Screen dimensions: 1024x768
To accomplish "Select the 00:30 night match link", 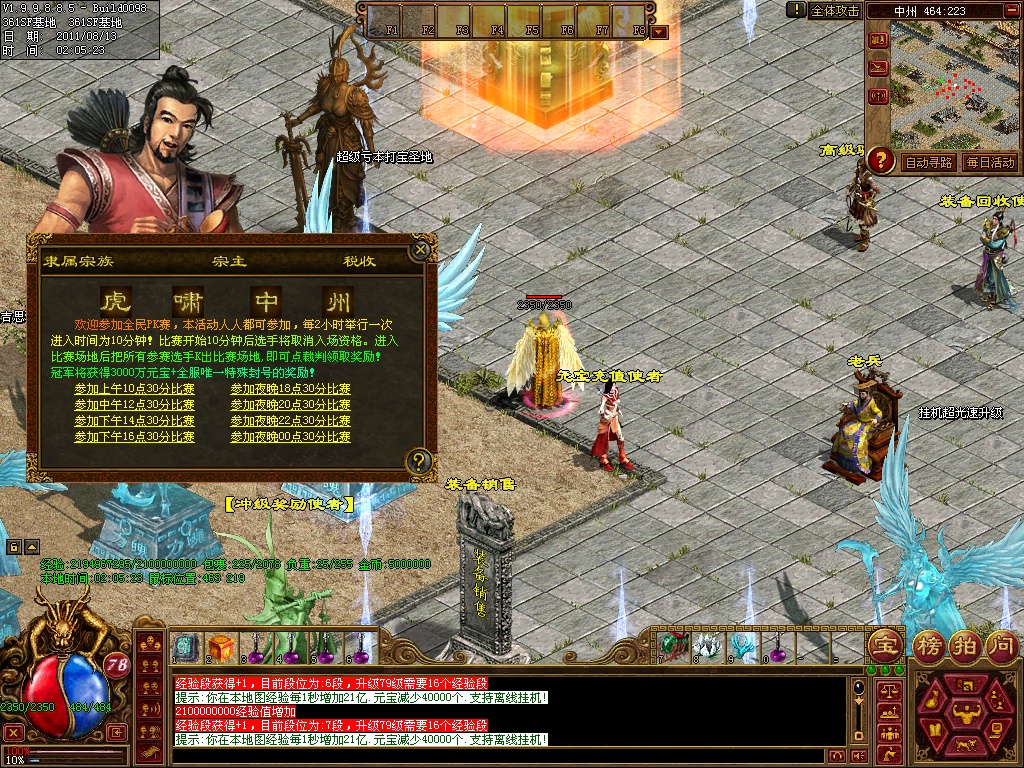I will 290,437.
